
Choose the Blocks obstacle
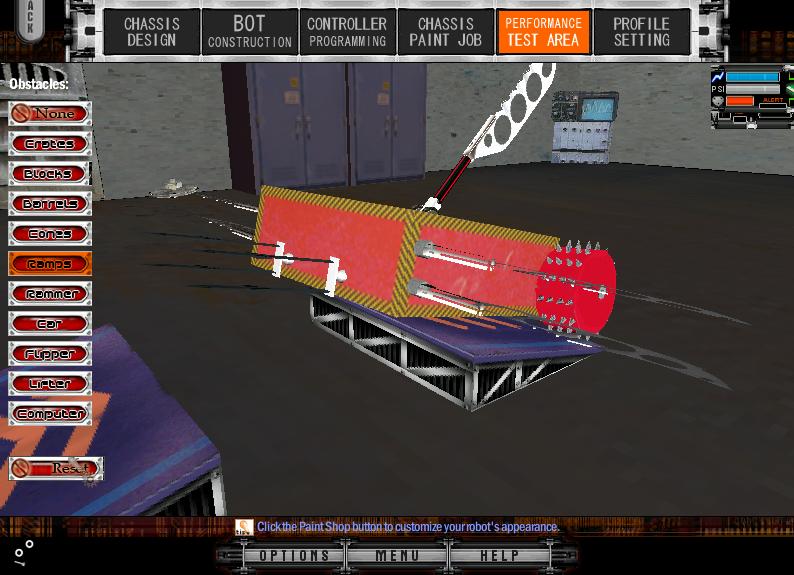click(x=50, y=174)
